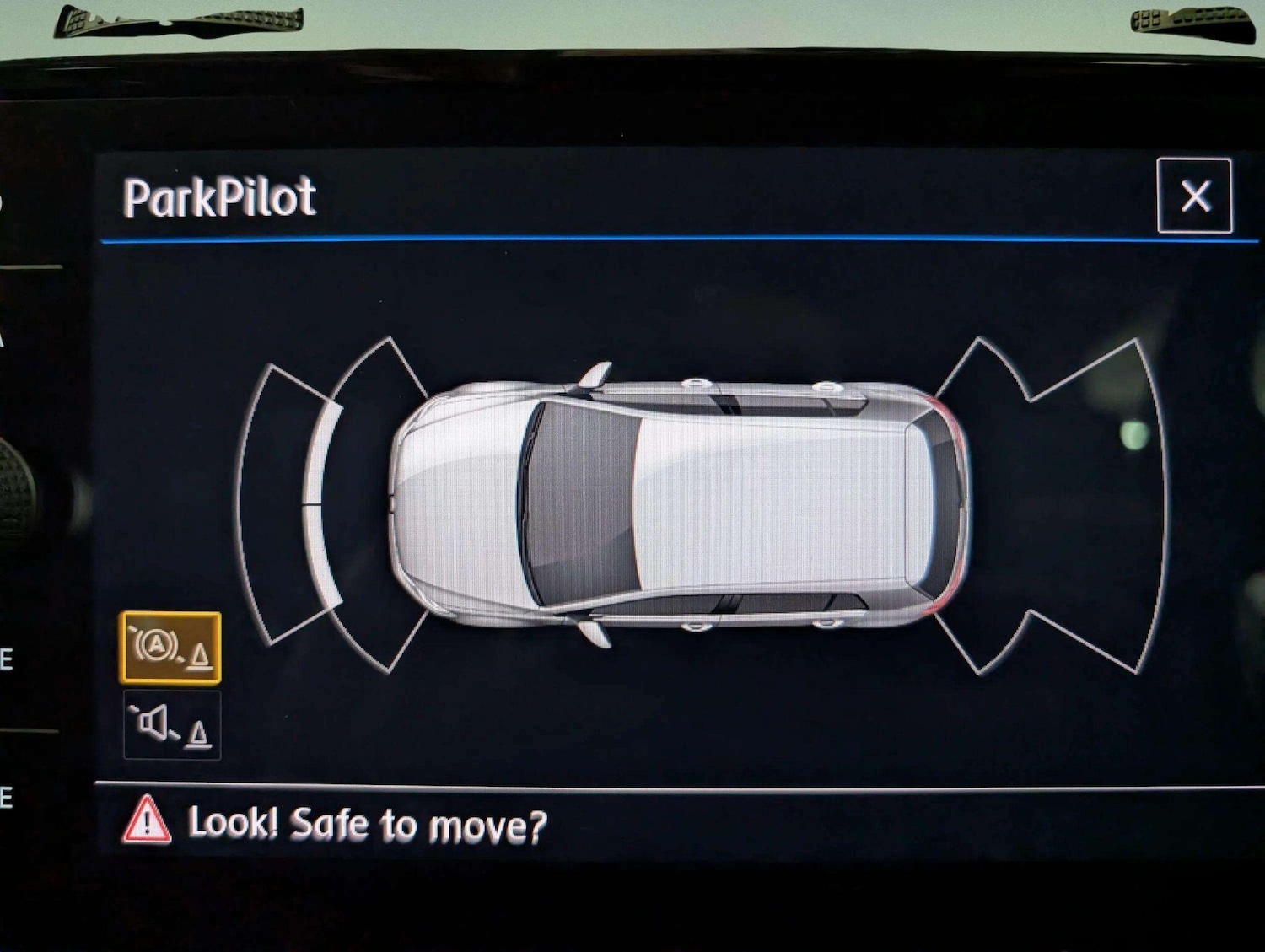Toggle the highlighted automatic braking button
Image resolution: width=1265 pixels, height=952 pixels.
171,648
